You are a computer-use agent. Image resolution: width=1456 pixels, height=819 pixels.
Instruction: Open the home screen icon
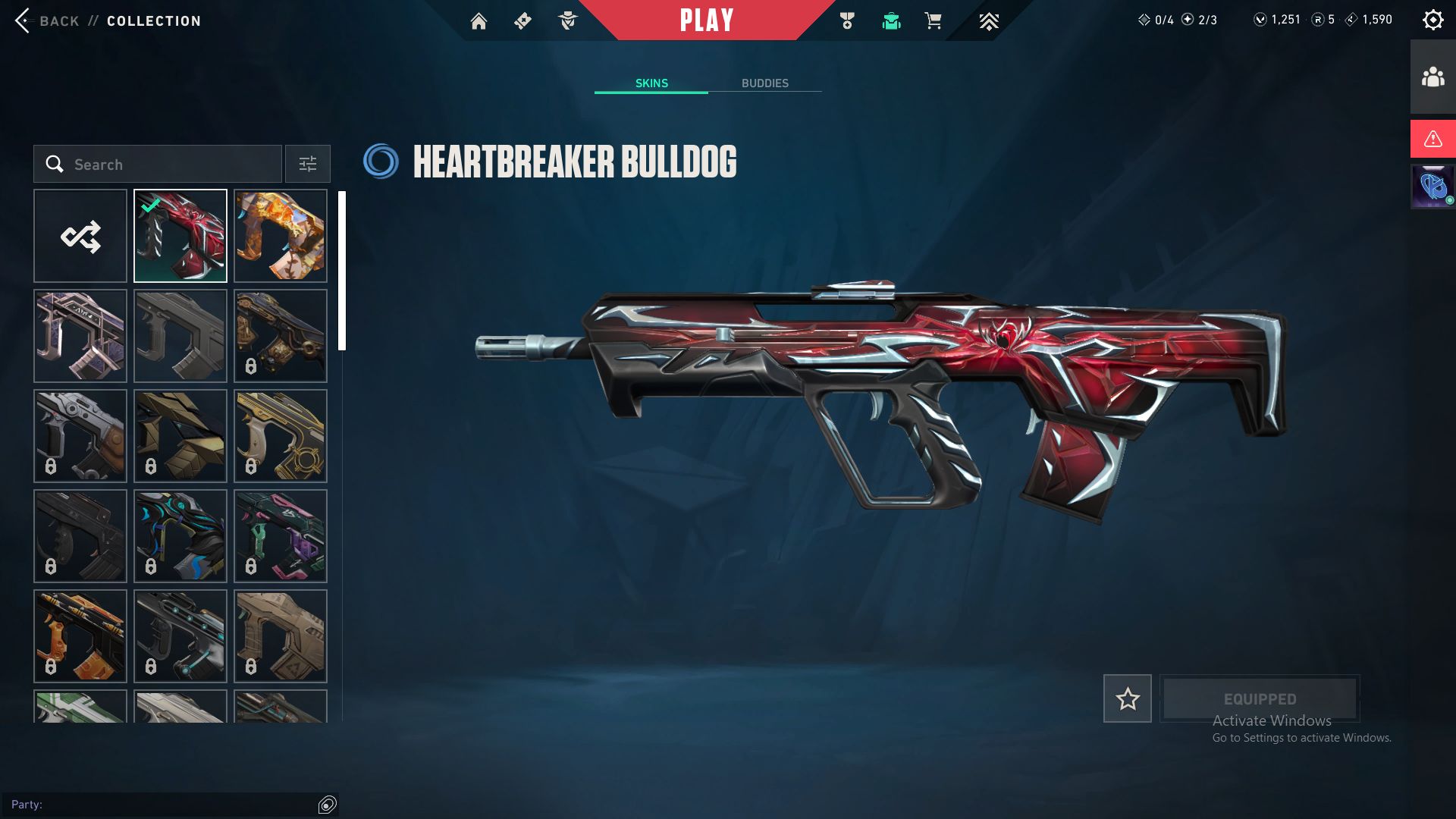coord(479,21)
